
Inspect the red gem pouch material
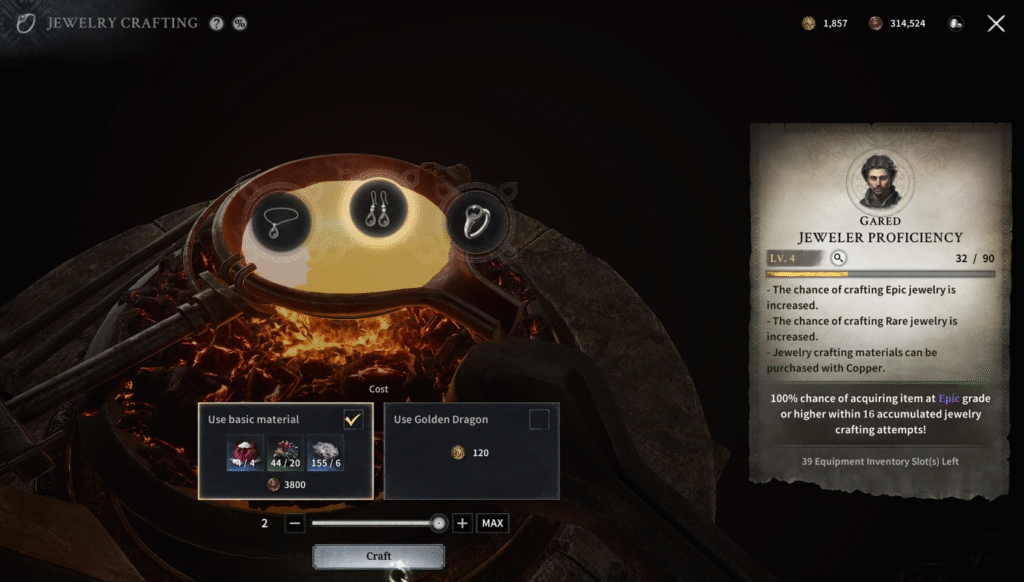point(245,453)
